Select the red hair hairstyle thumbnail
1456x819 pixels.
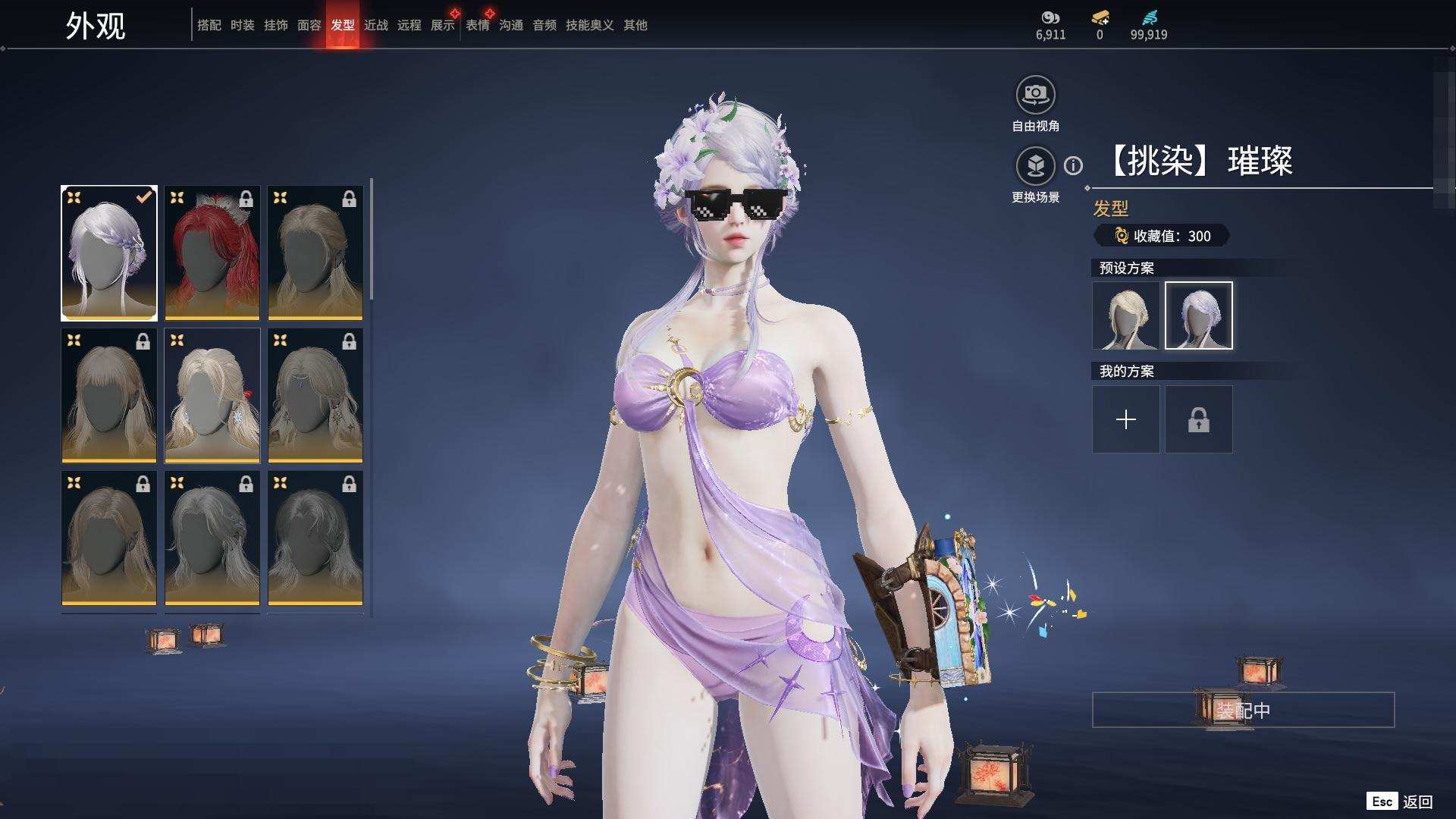[212, 253]
